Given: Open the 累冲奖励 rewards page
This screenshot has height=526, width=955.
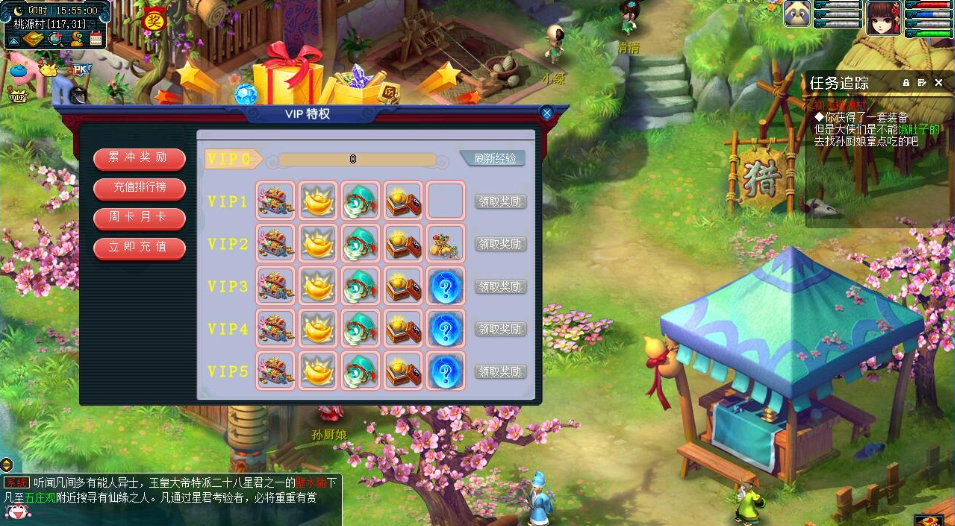Looking at the screenshot, I should [x=139, y=158].
